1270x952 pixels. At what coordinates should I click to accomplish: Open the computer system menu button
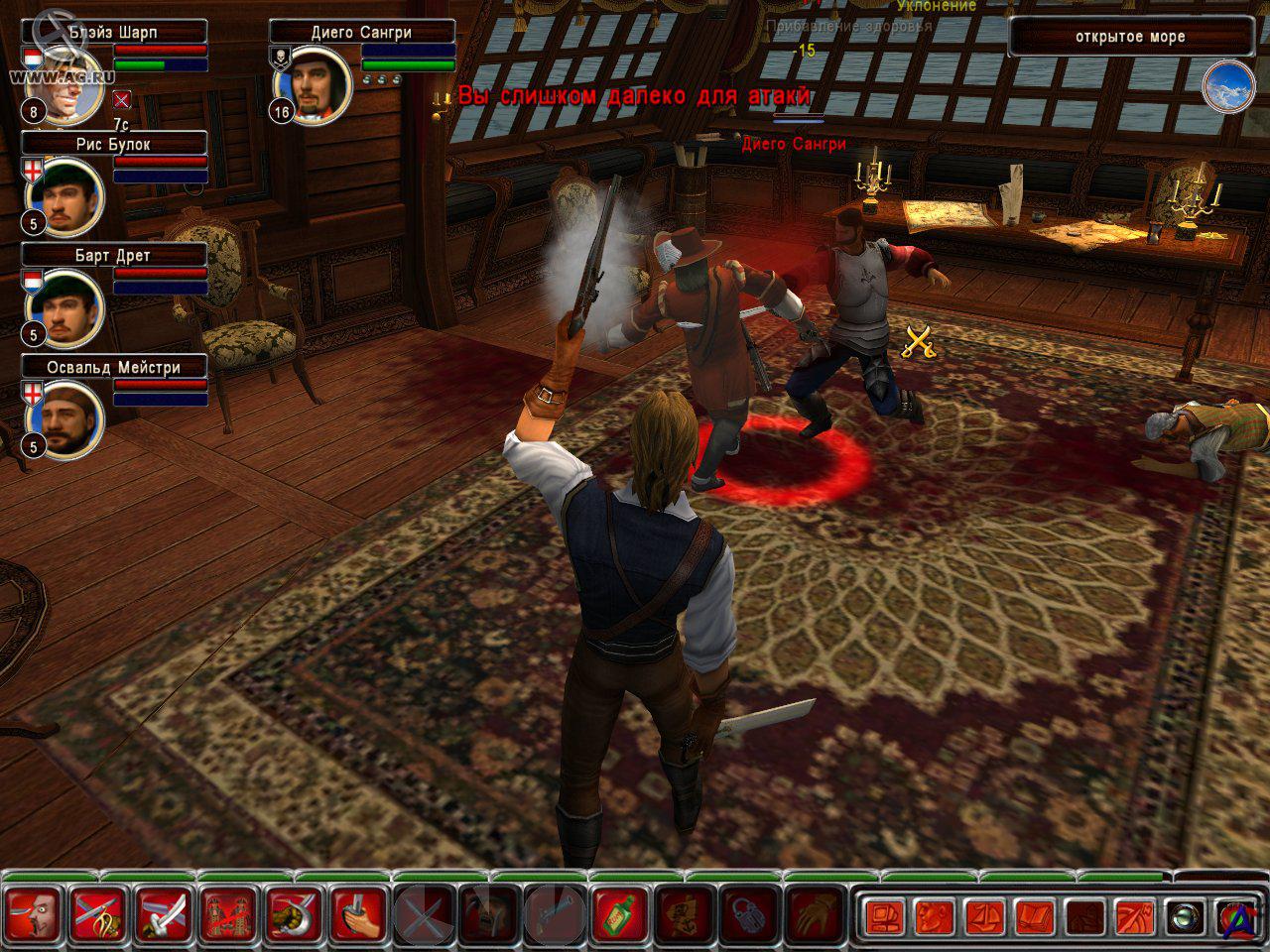[x=883, y=916]
